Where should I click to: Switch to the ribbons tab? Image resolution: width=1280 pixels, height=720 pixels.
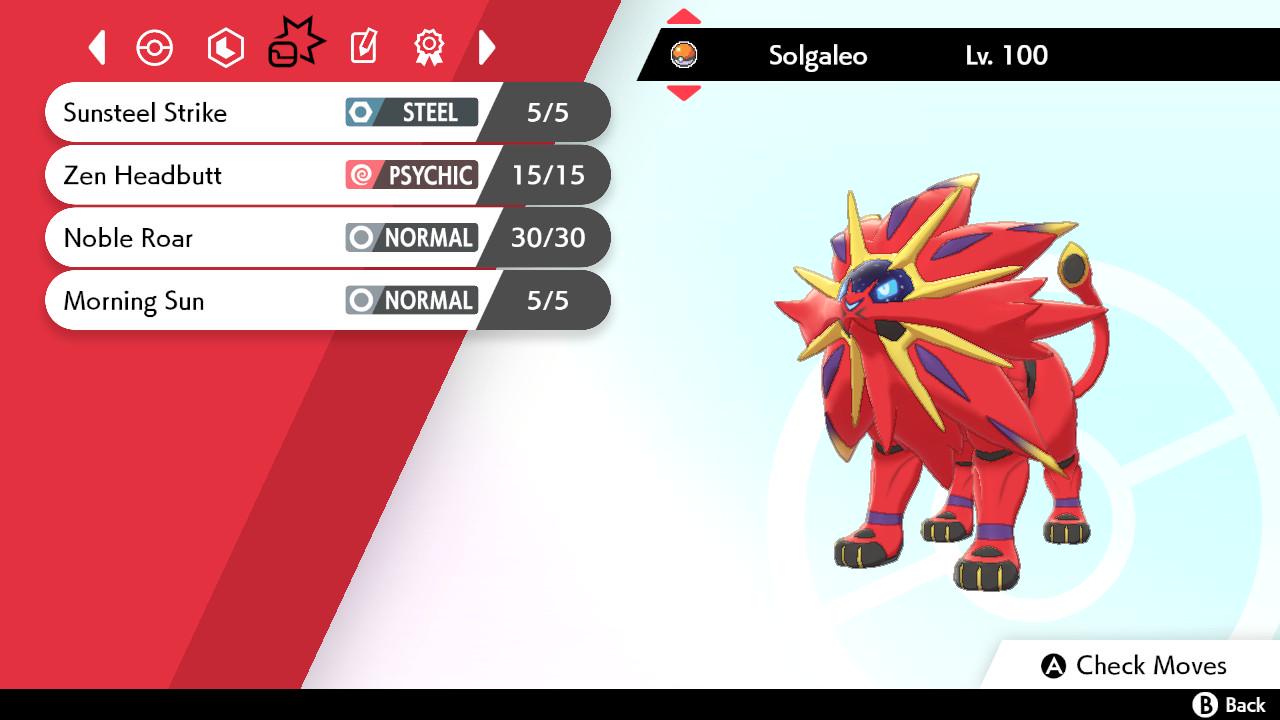(x=429, y=47)
